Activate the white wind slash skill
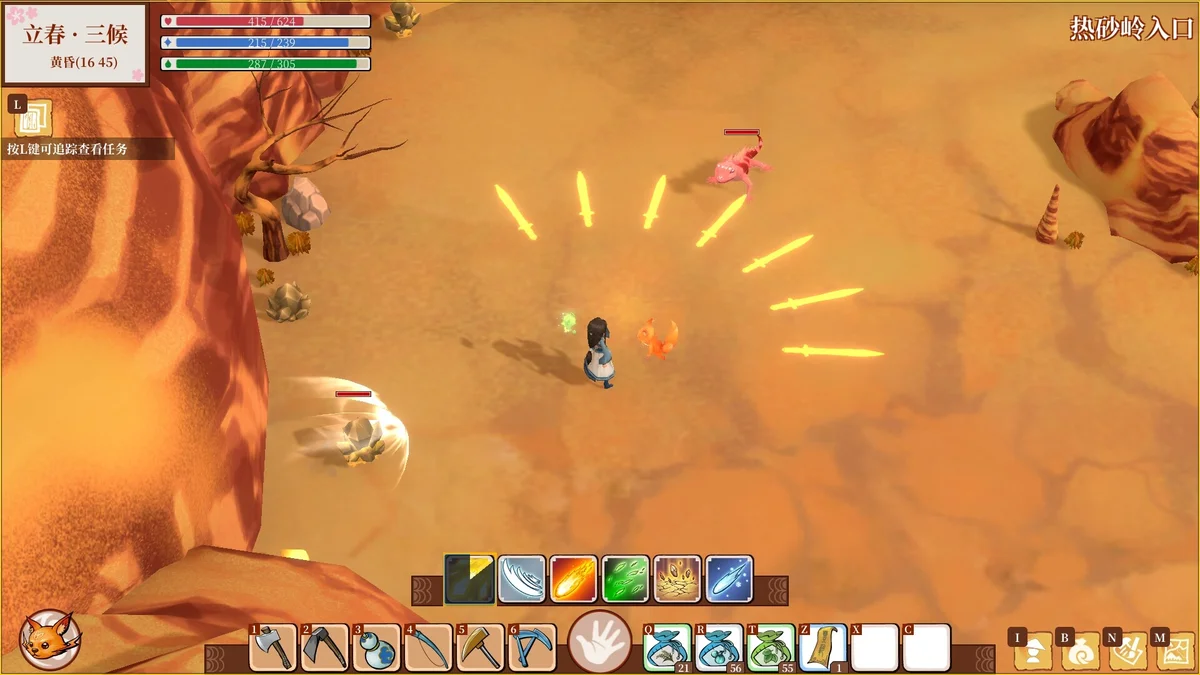This screenshot has height=675, width=1200. (522, 579)
